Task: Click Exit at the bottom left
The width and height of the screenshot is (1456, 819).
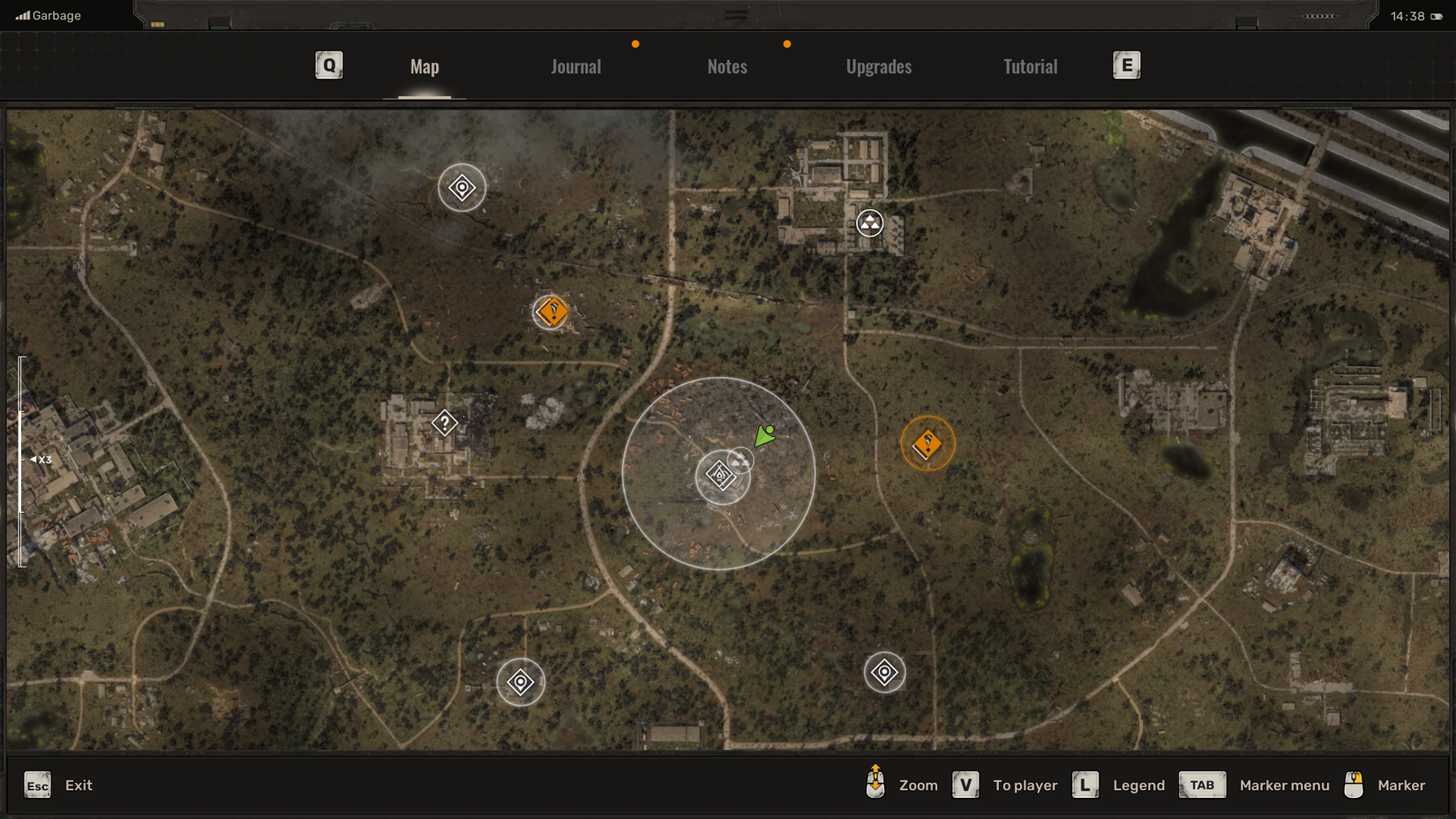Action: [x=79, y=785]
